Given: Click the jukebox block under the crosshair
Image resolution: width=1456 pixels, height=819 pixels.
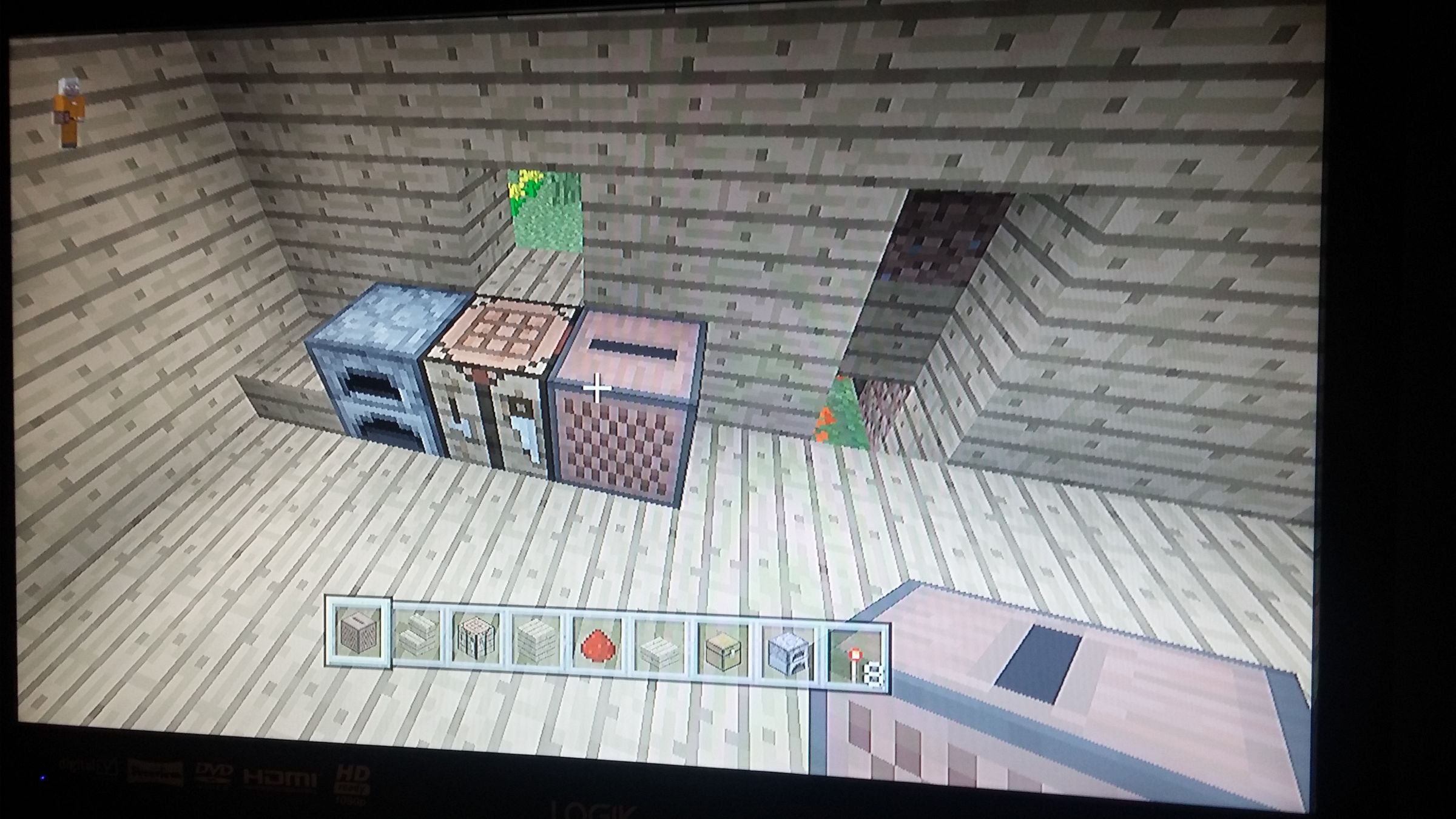Looking at the screenshot, I should point(625,425).
